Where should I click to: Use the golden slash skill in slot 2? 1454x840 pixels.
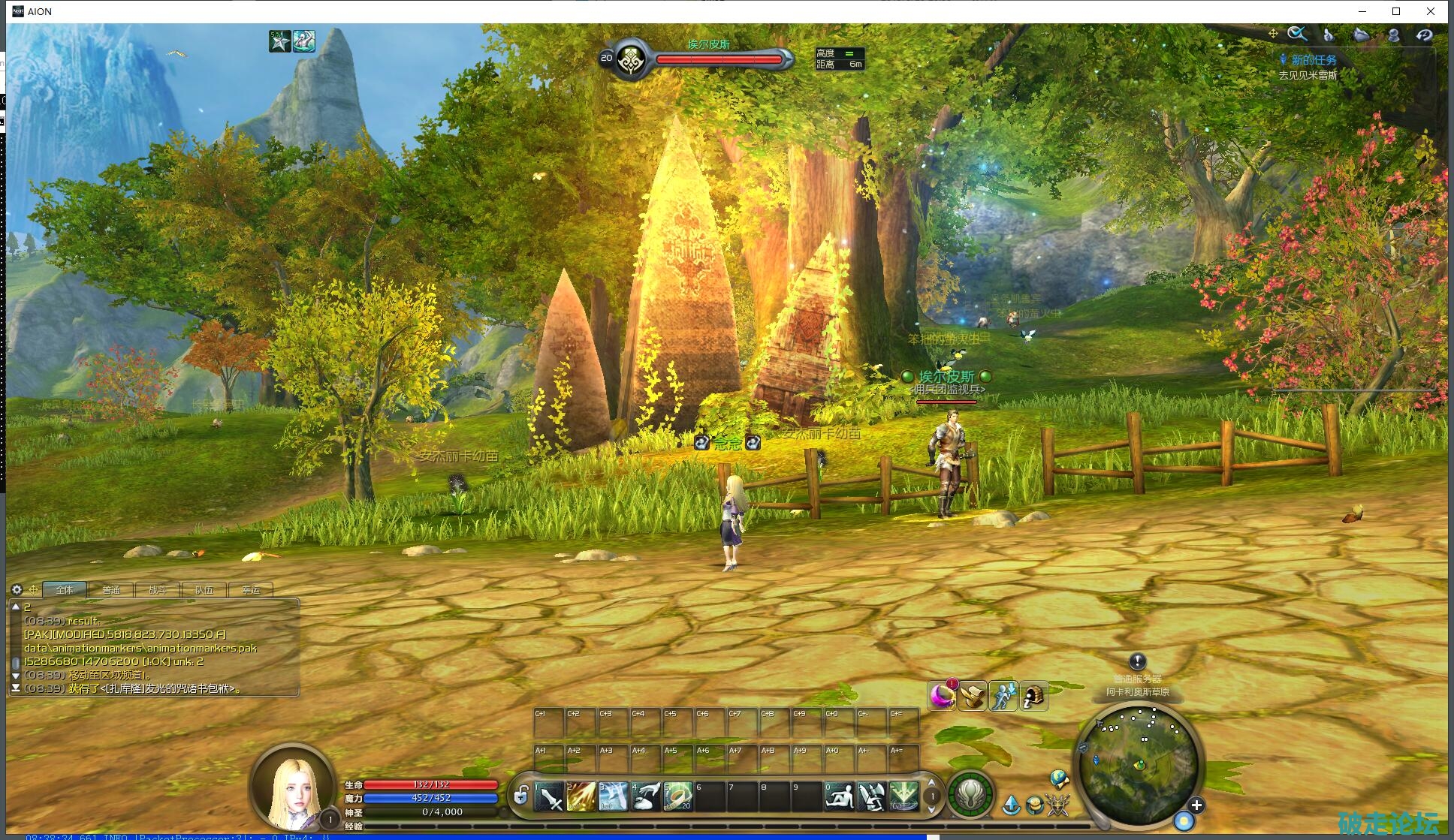click(x=582, y=797)
